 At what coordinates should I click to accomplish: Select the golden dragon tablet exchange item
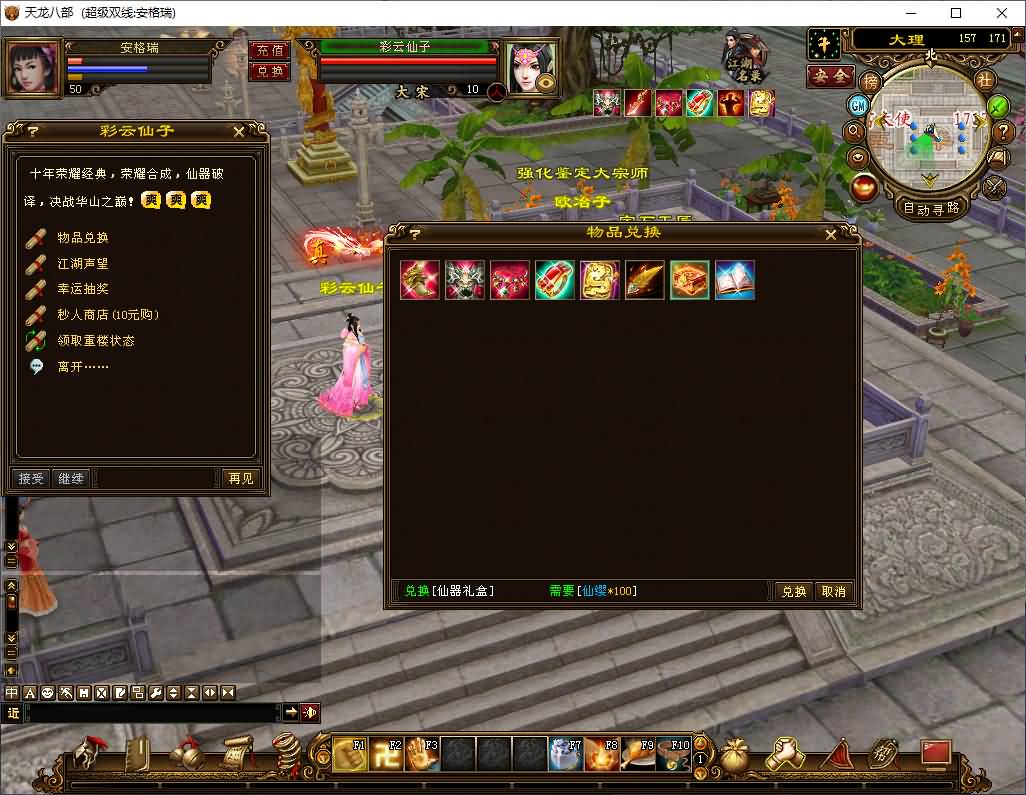(600, 281)
